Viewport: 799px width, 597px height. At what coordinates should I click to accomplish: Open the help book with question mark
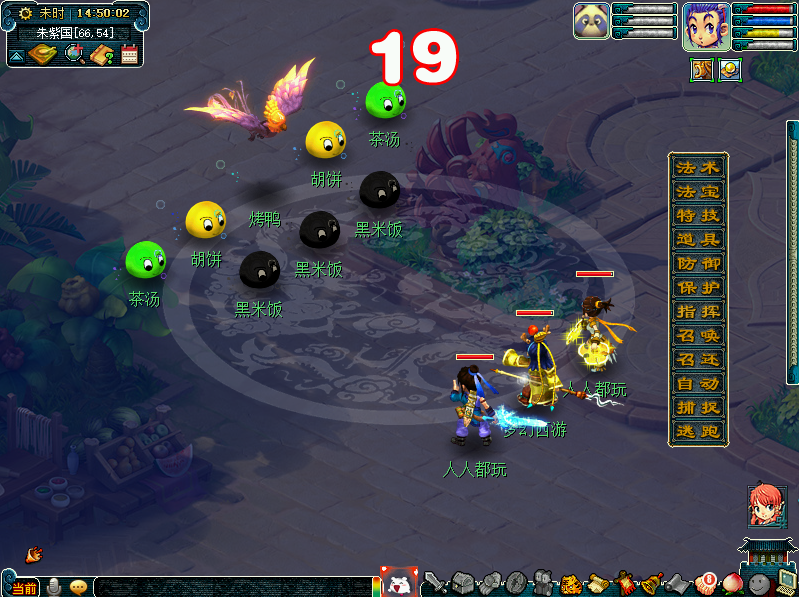coord(101,54)
